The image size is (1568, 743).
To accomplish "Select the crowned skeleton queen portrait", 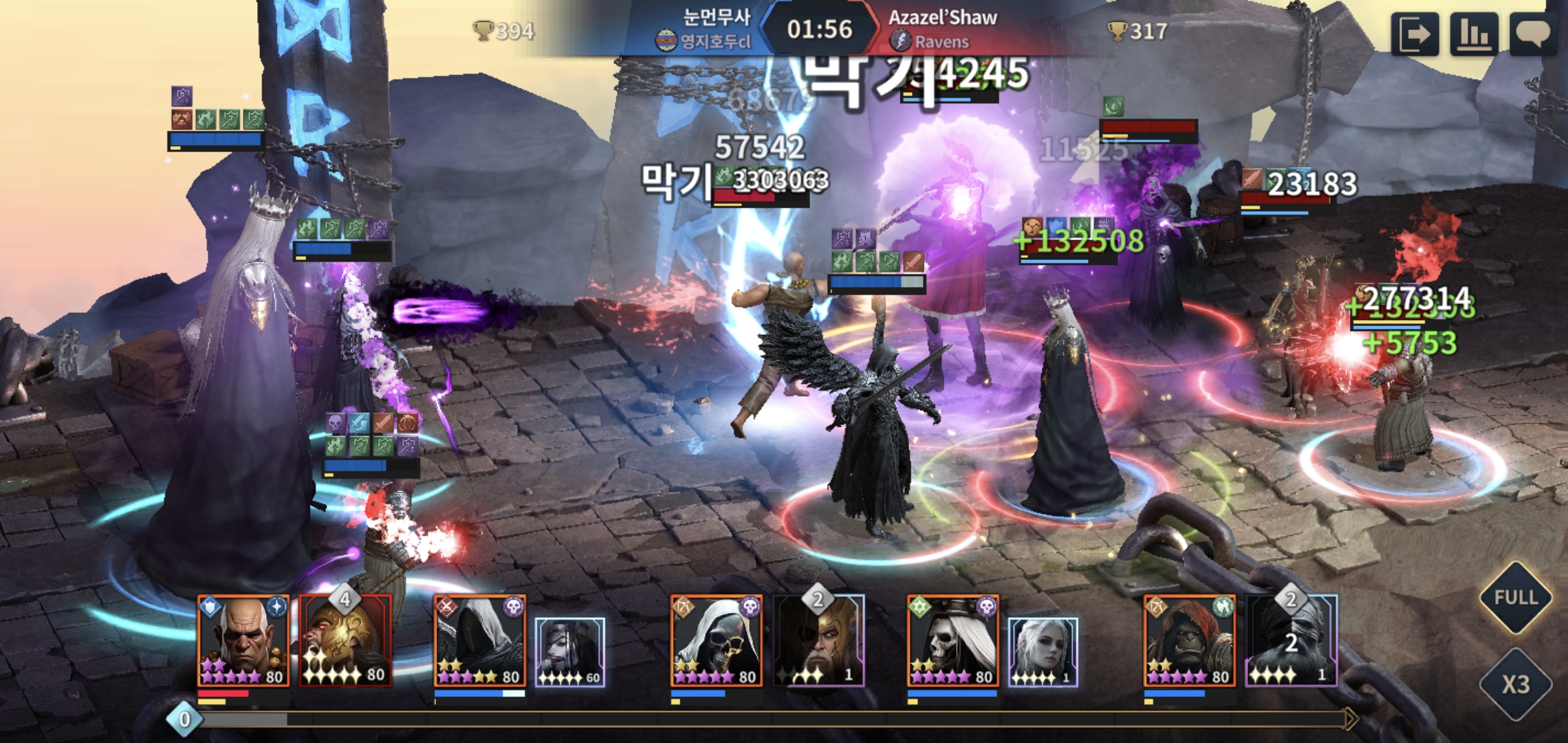I will pos(953,641).
